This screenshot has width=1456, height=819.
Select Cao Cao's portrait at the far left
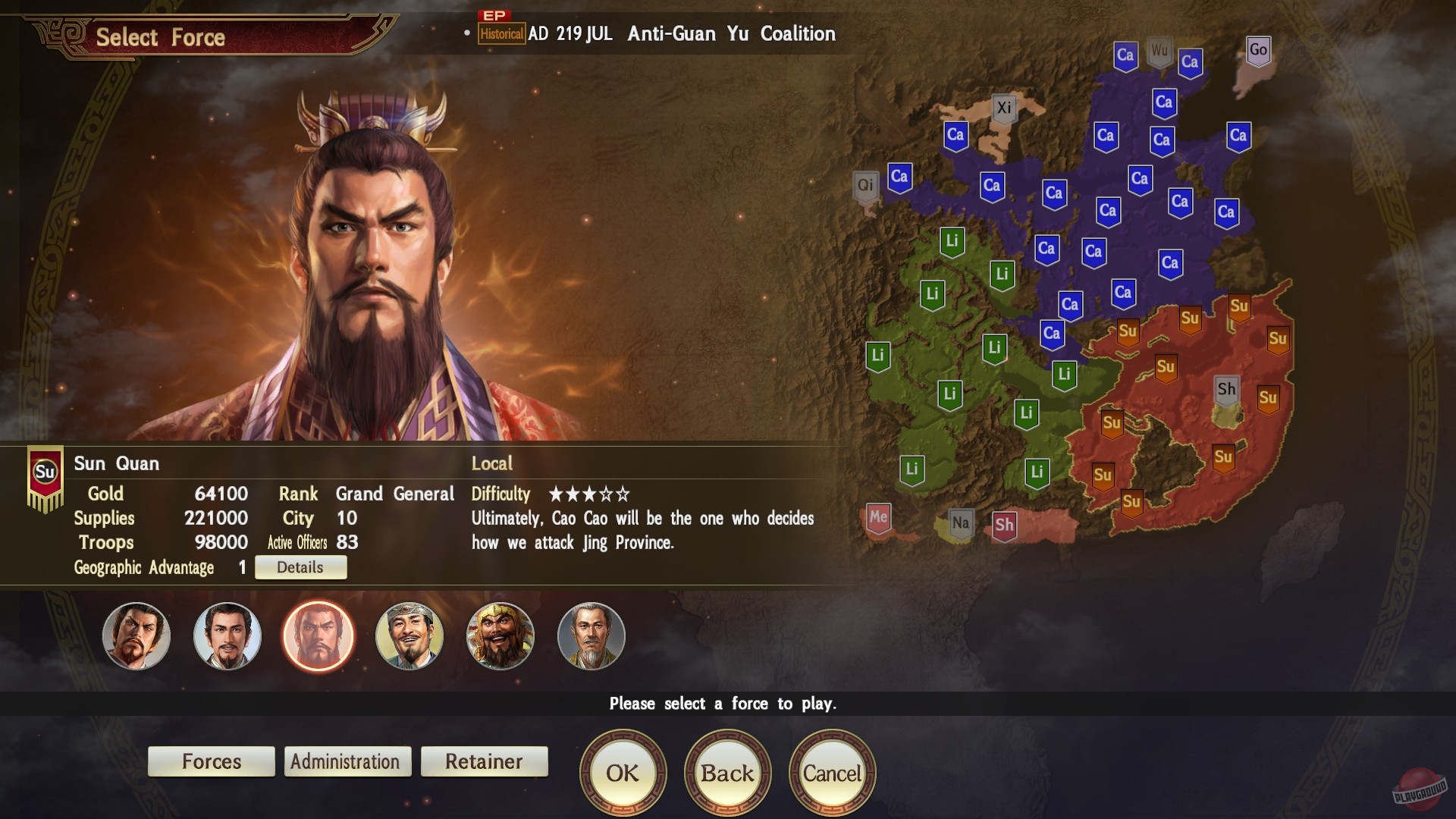coord(136,637)
